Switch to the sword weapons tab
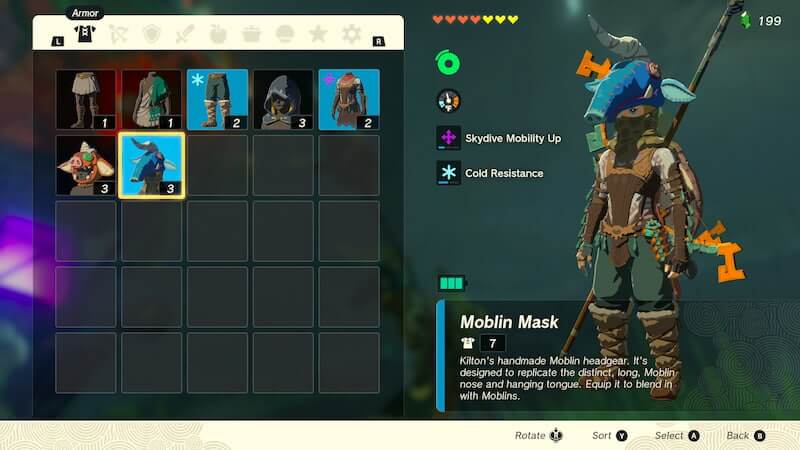Image resolution: width=800 pixels, height=450 pixels. coord(184,34)
